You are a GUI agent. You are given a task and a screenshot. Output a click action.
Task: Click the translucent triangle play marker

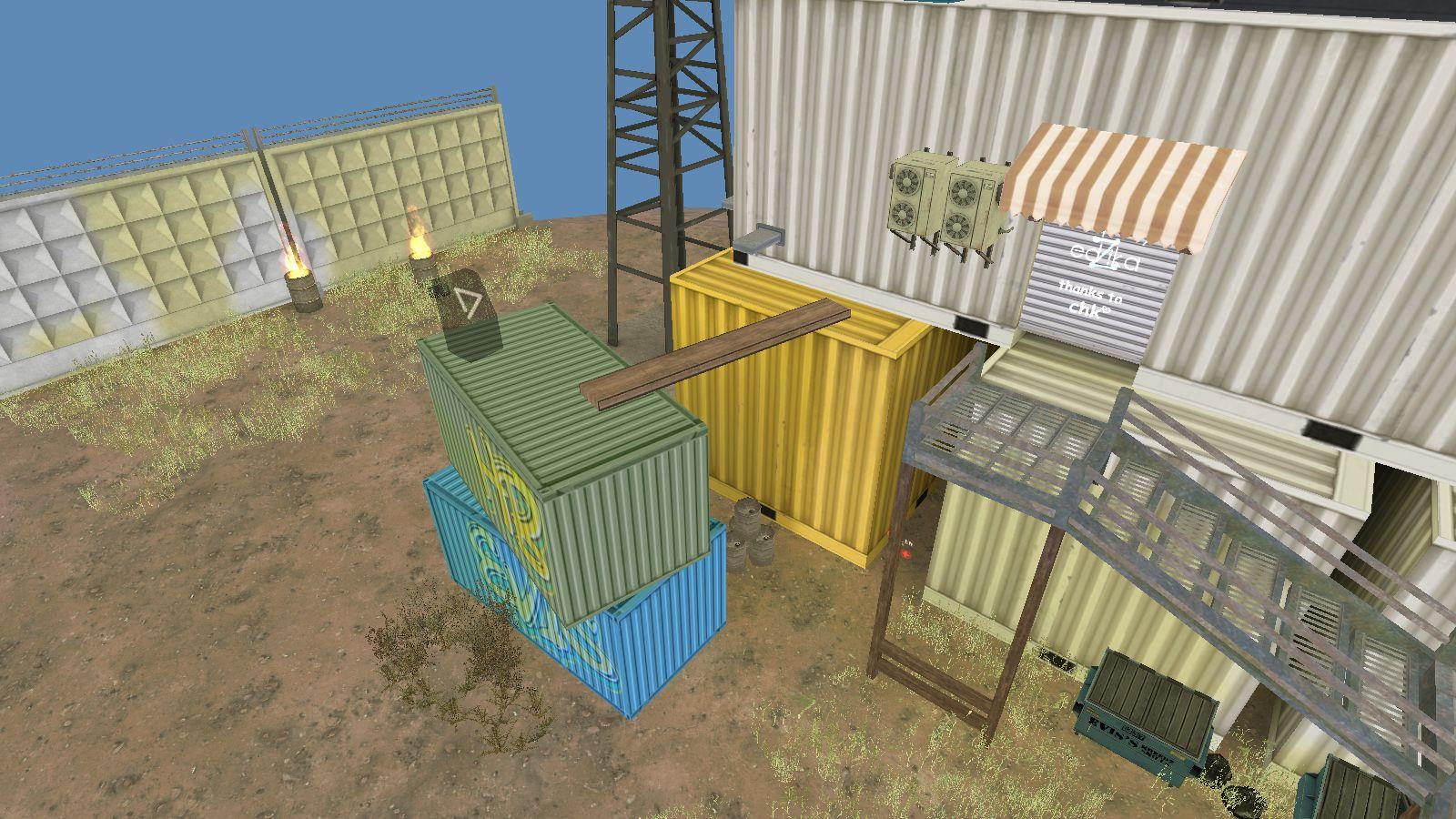pyautogui.click(x=468, y=302)
